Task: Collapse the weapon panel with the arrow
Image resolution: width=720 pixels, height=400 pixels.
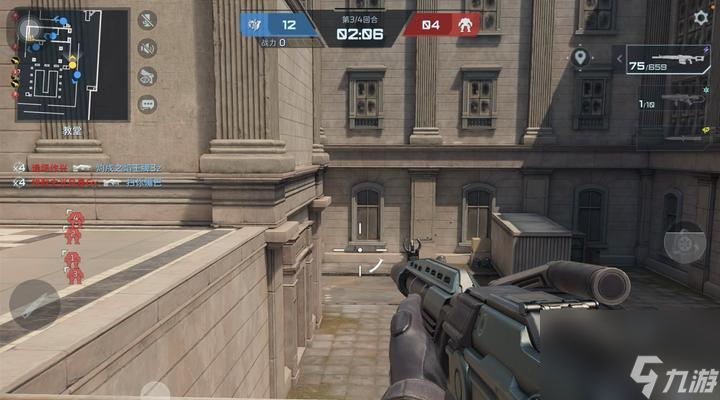Action: click(620, 60)
